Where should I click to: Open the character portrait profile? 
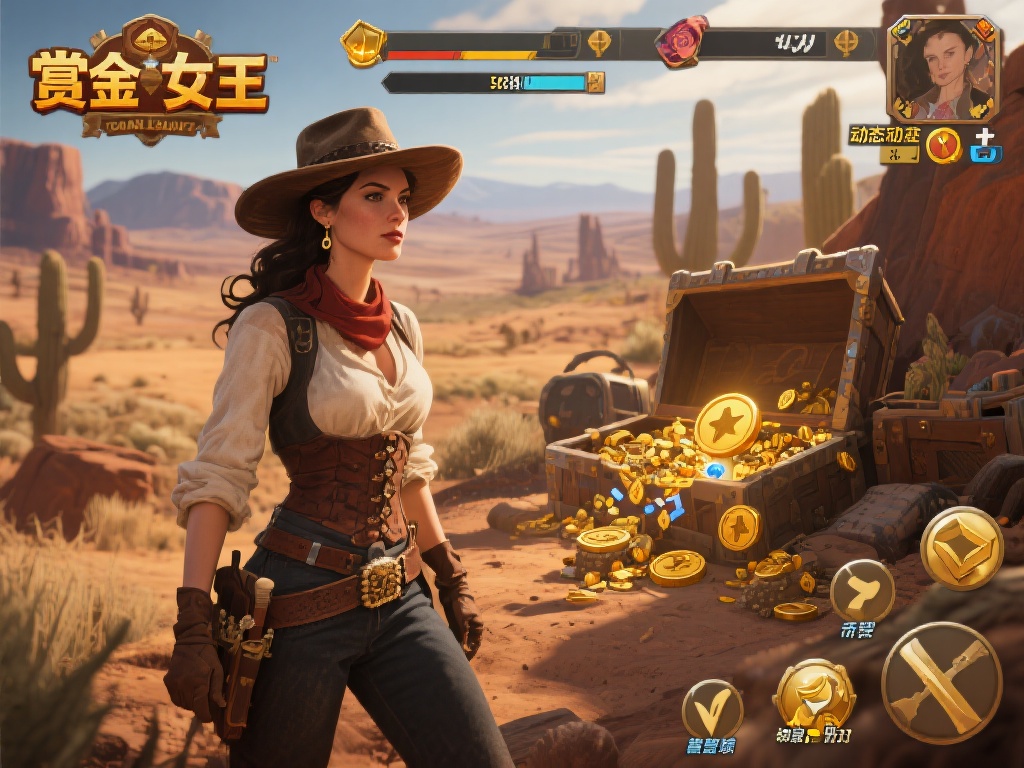[x=943, y=69]
